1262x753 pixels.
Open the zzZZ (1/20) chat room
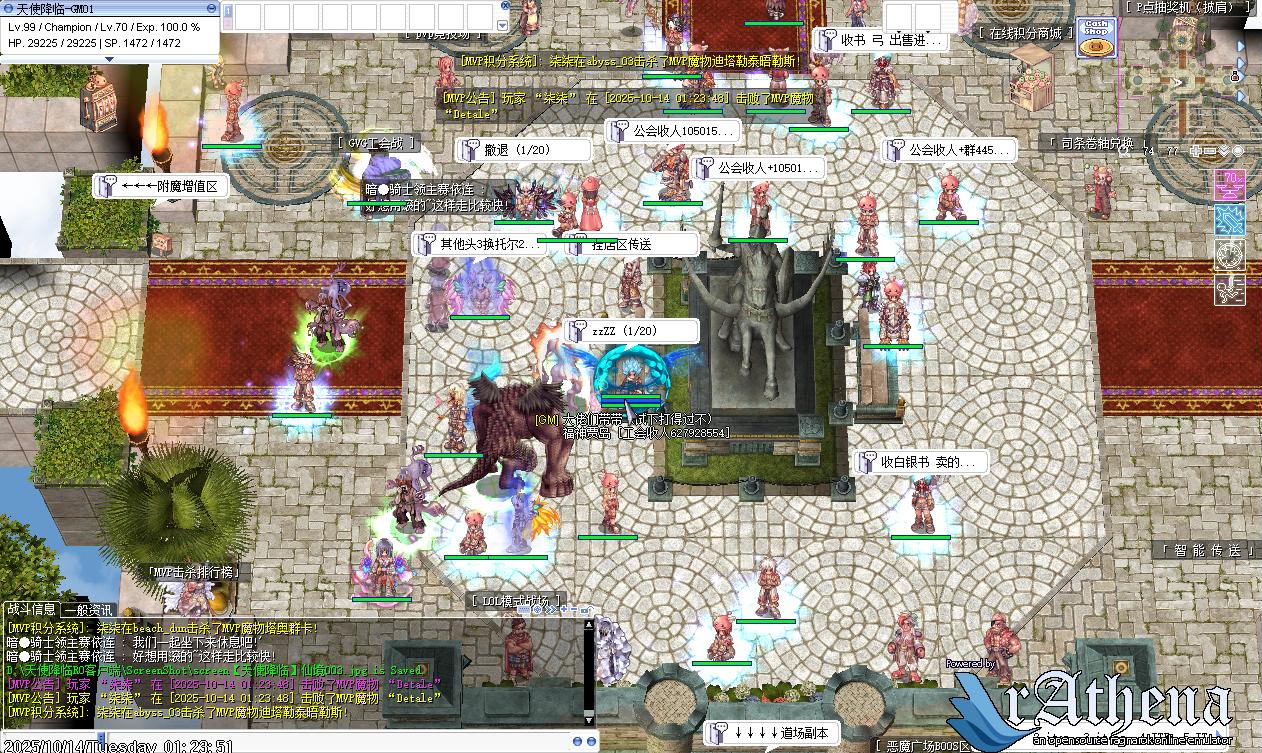point(630,331)
